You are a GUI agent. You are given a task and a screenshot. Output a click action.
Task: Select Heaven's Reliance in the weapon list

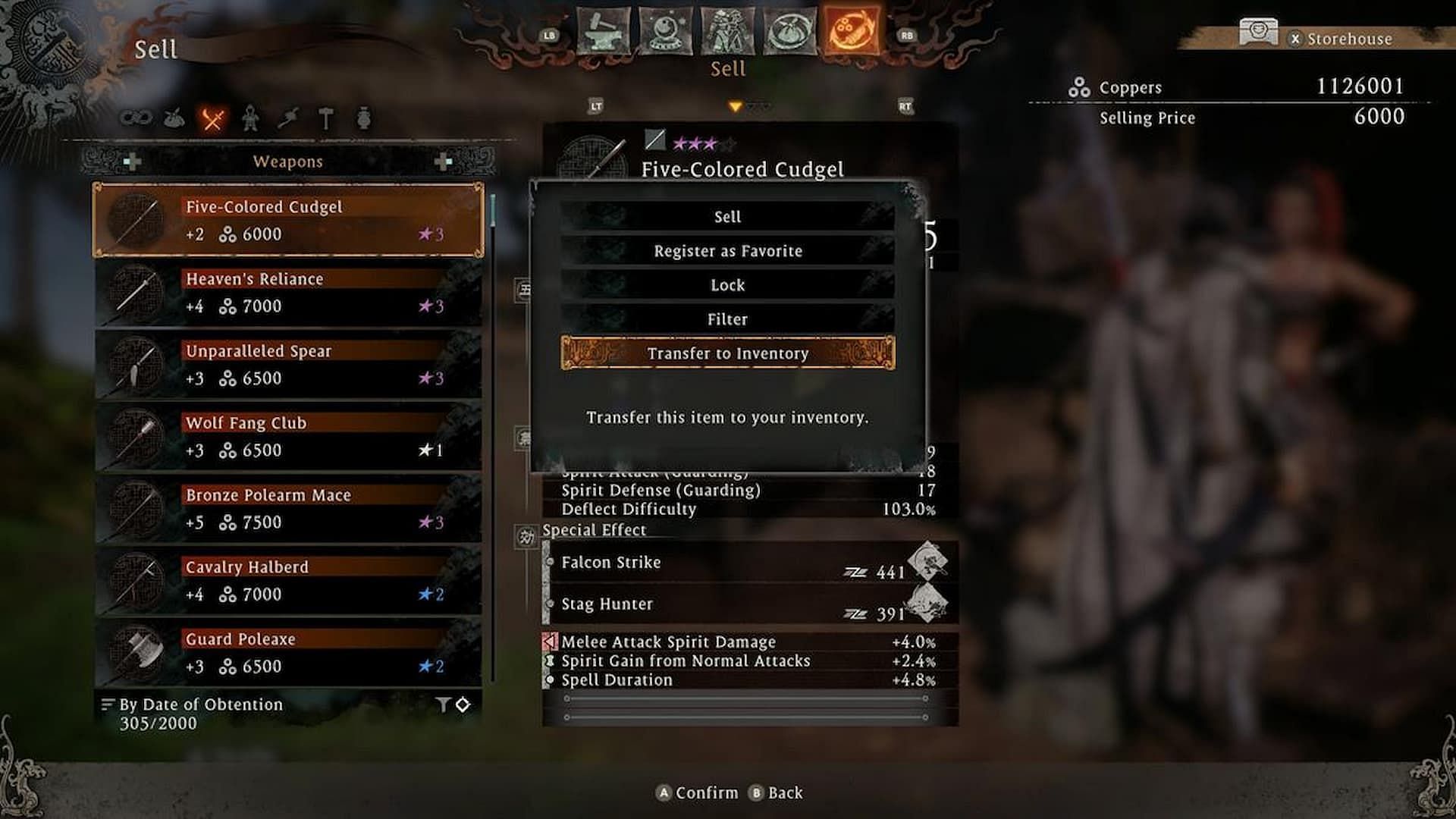point(288,293)
